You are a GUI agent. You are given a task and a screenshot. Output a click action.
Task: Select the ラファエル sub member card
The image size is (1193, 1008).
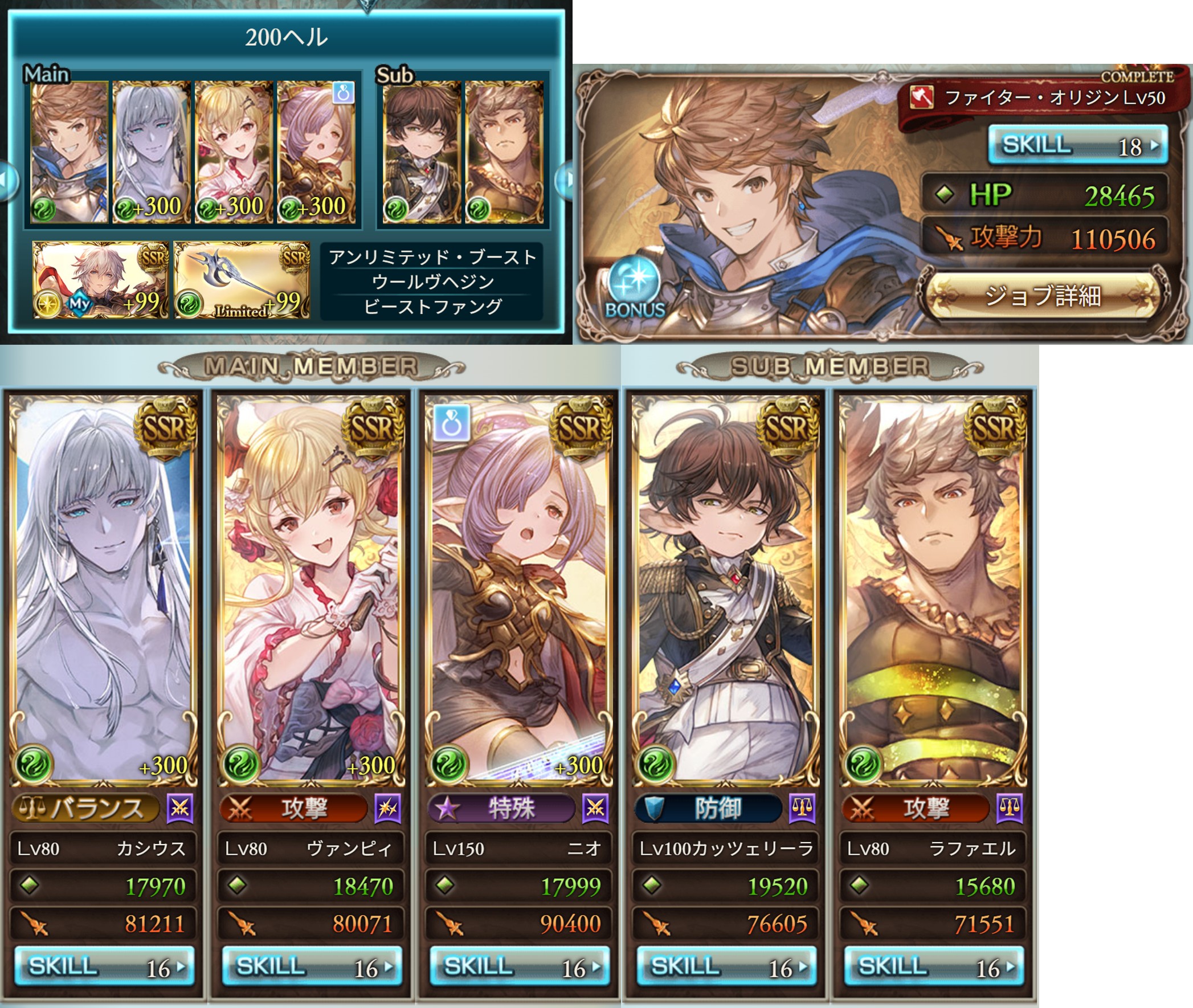click(x=934, y=589)
